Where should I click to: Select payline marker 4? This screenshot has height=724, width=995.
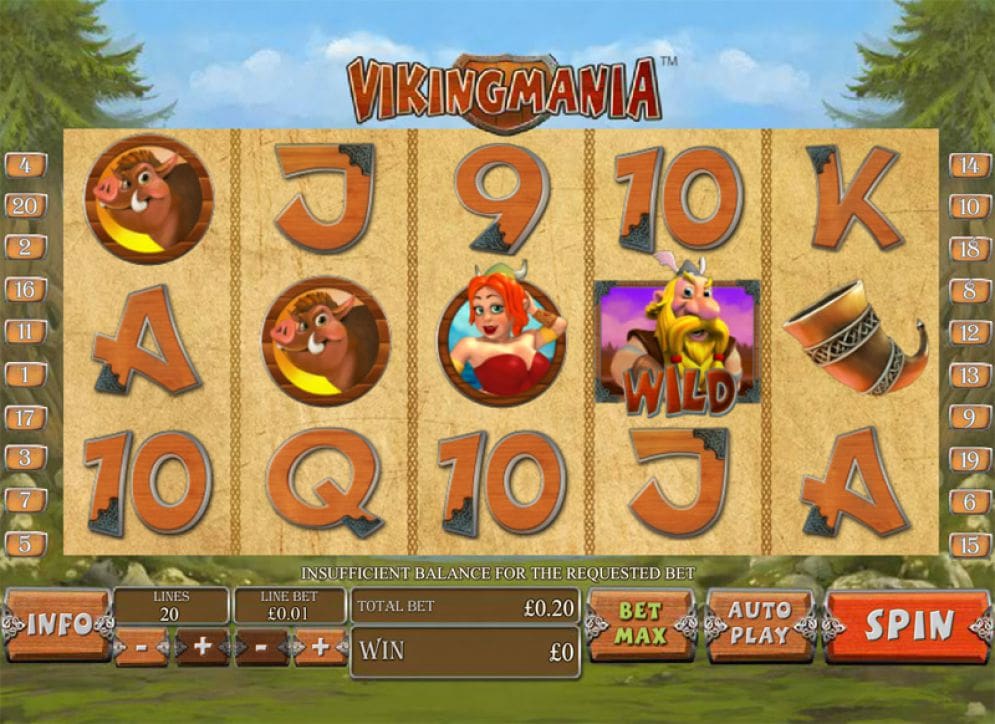25,165
